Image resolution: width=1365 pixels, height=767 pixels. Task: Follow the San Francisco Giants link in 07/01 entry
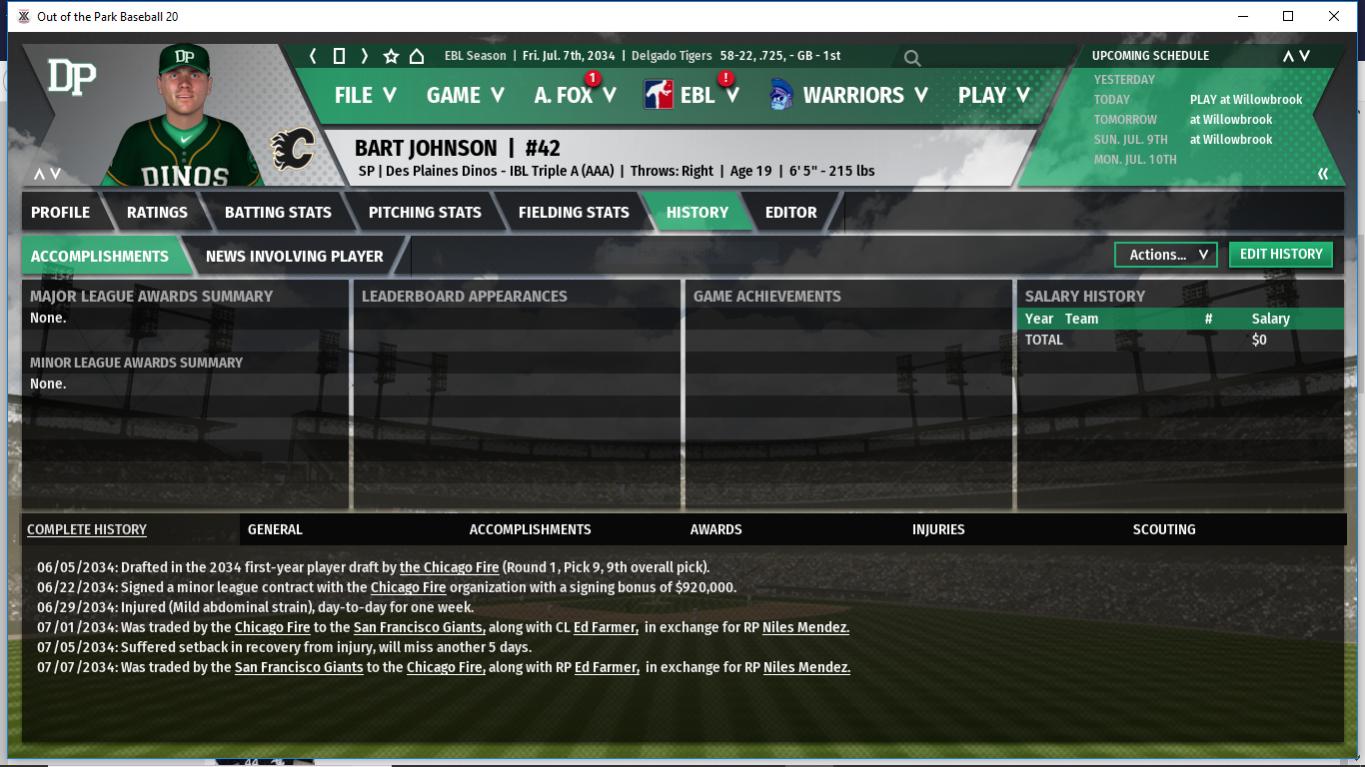[x=419, y=628]
